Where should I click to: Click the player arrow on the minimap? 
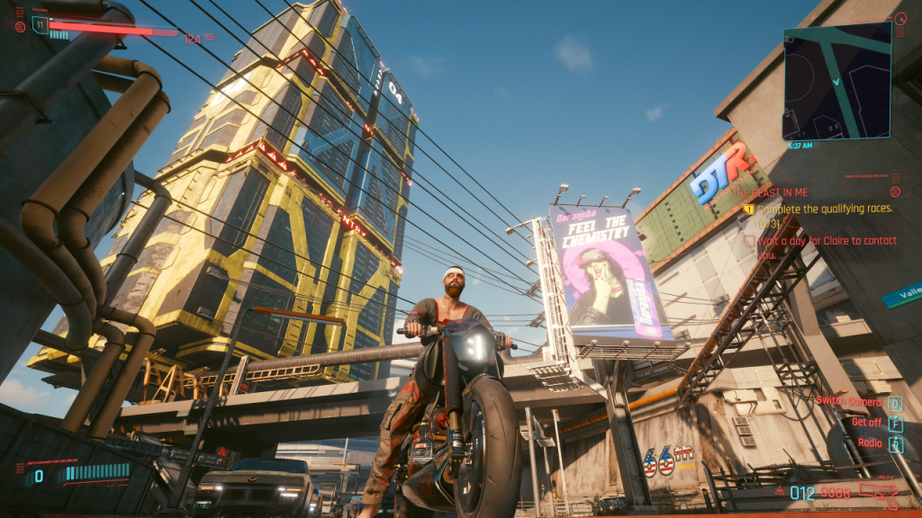pyautogui.click(x=835, y=79)
